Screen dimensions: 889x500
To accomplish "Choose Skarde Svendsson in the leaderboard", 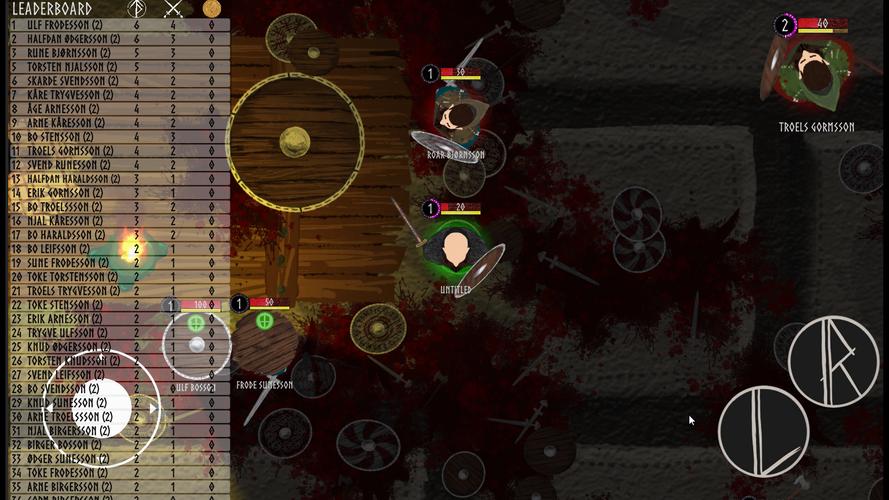I will click(115, 81).
